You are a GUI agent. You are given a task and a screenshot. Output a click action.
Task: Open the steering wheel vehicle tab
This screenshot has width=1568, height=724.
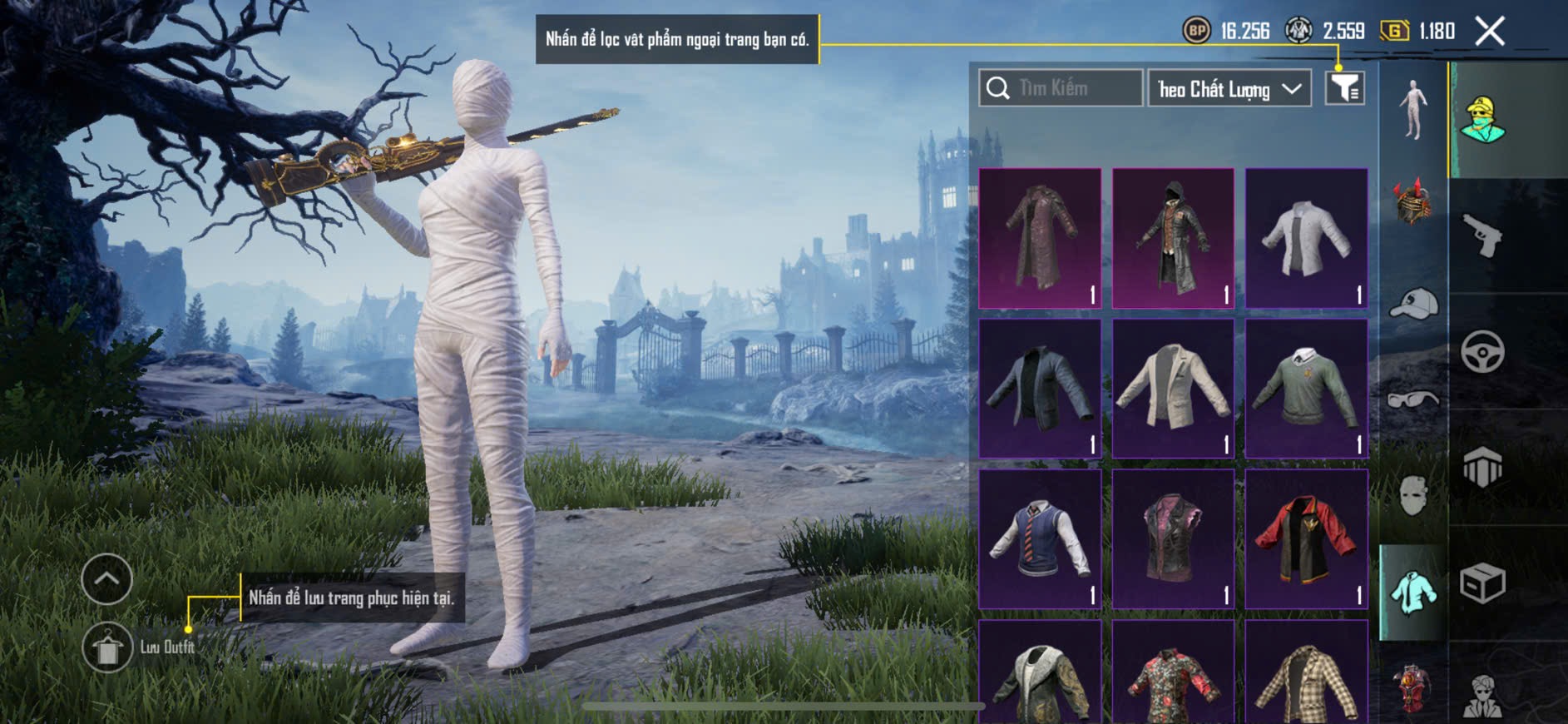[x=1482, y=351]
